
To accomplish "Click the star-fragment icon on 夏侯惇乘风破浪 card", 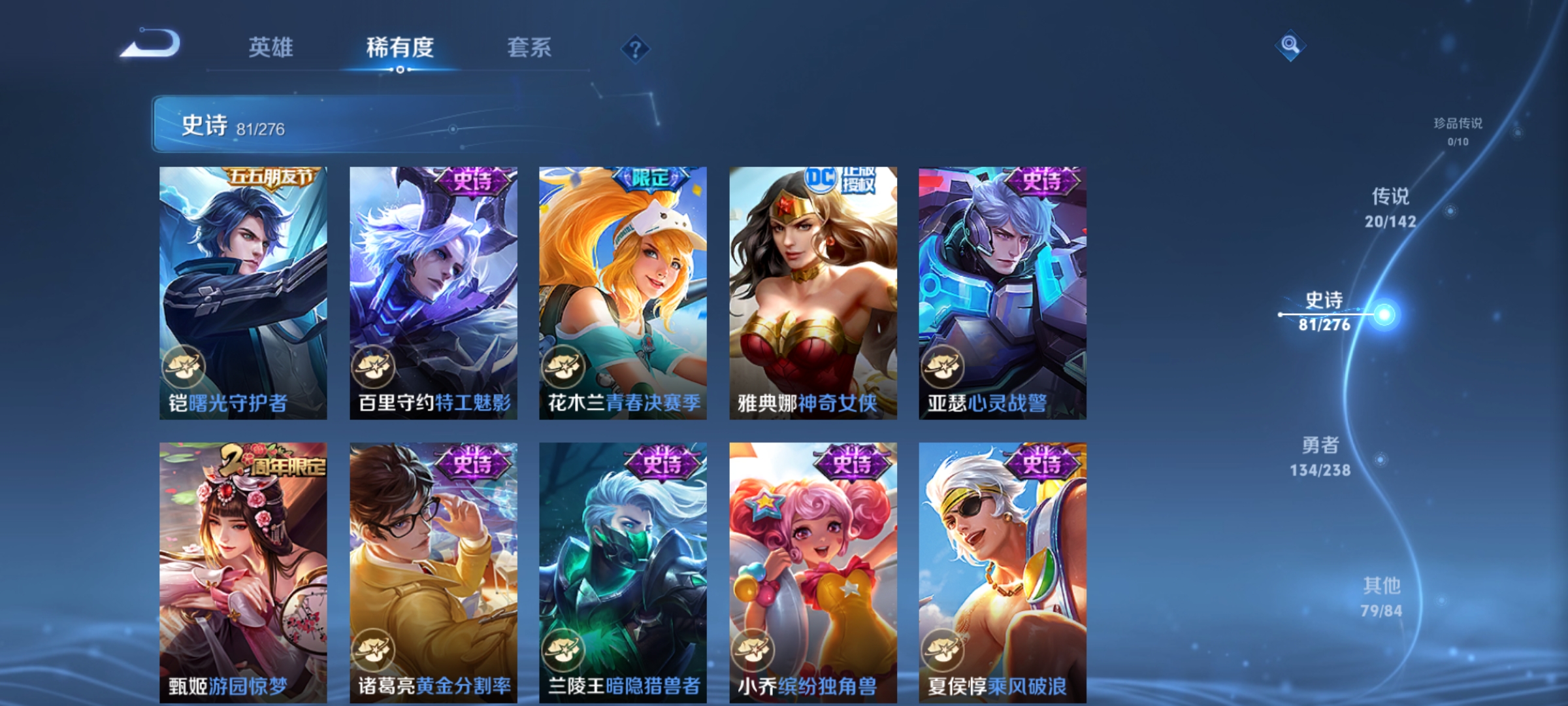I will point(945,651).
